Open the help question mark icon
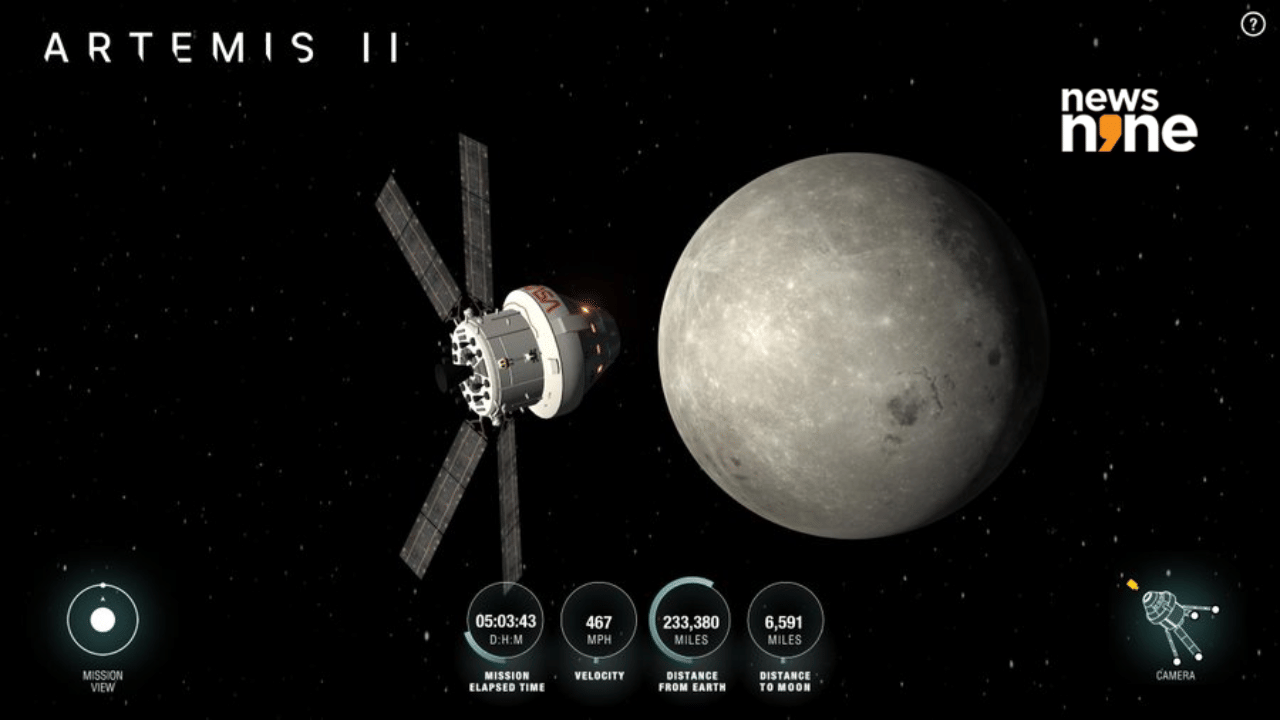 coord(1252,25)
